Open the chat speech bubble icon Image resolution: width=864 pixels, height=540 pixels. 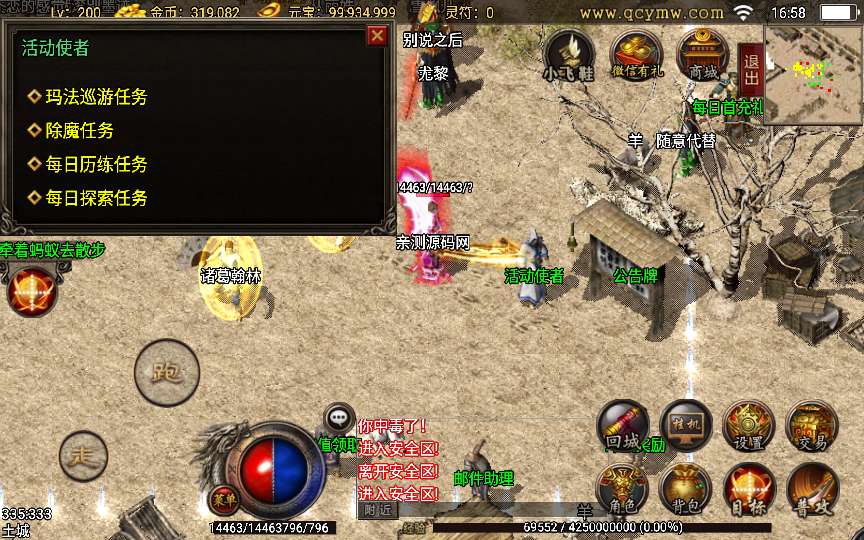point(340,419)
